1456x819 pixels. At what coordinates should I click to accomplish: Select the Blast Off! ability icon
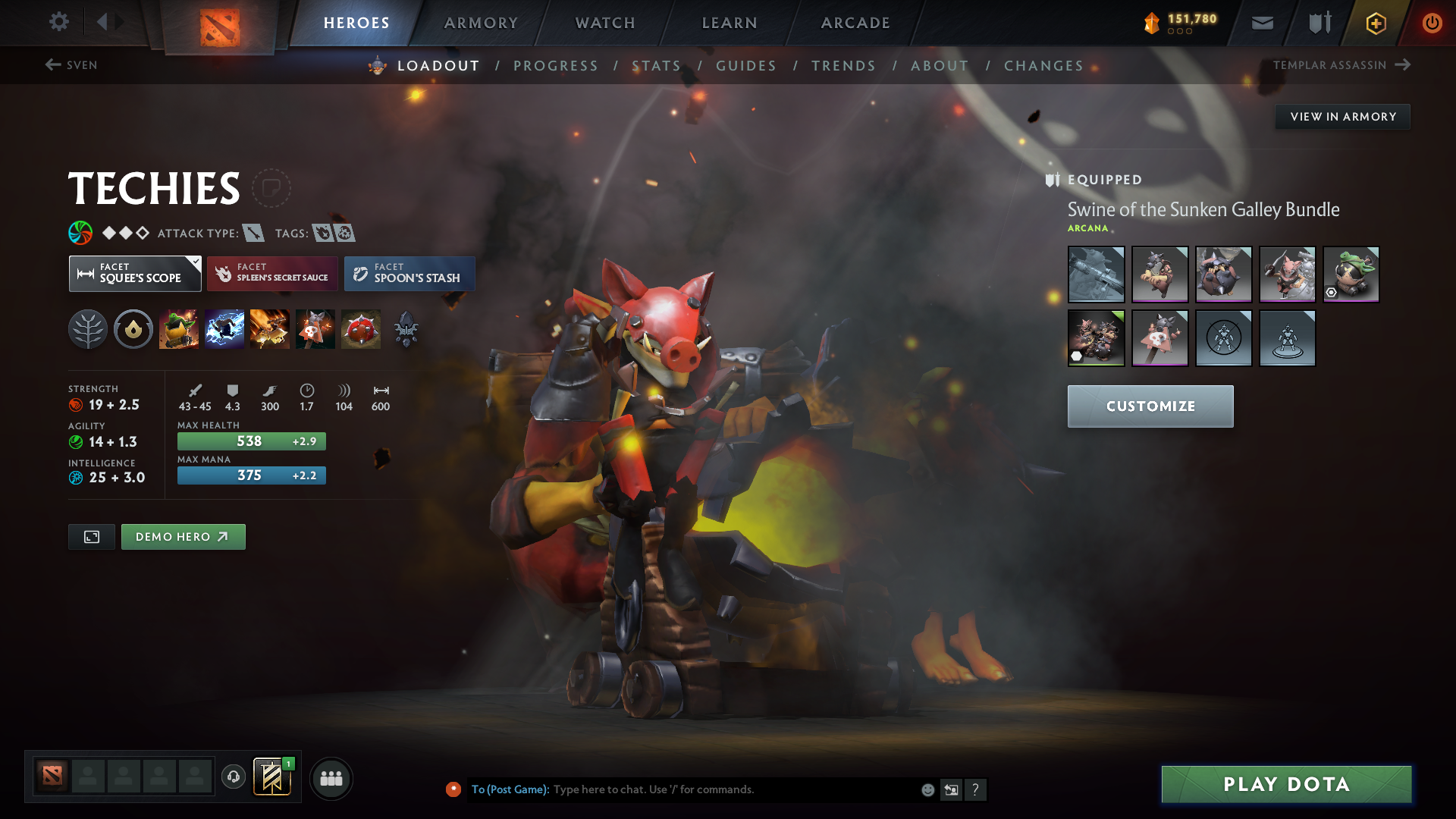tap(224, 328)
